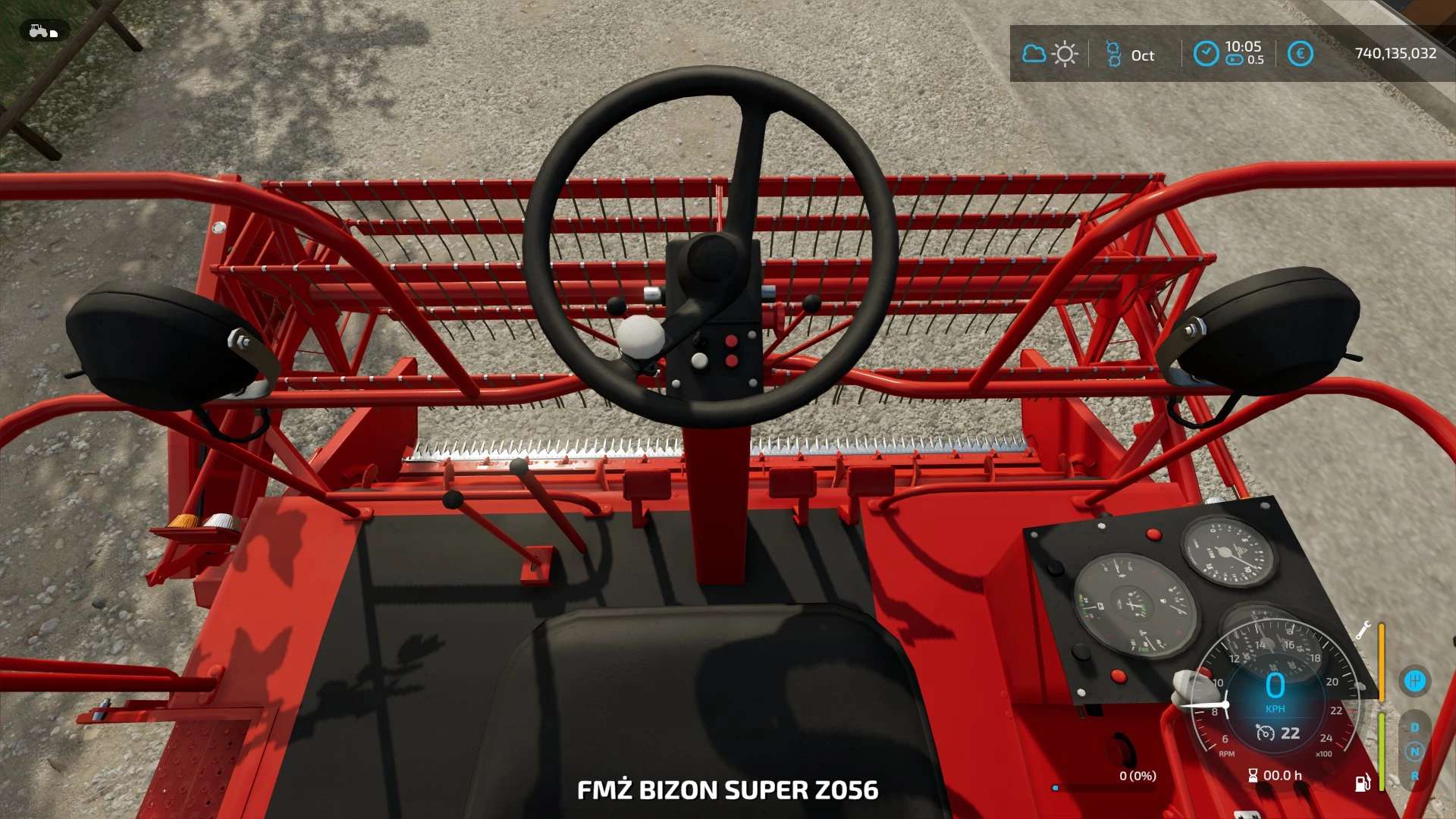Click the wrench vehicle damage icon
The image size is (1456, 819).
[x=1363, y=630]
